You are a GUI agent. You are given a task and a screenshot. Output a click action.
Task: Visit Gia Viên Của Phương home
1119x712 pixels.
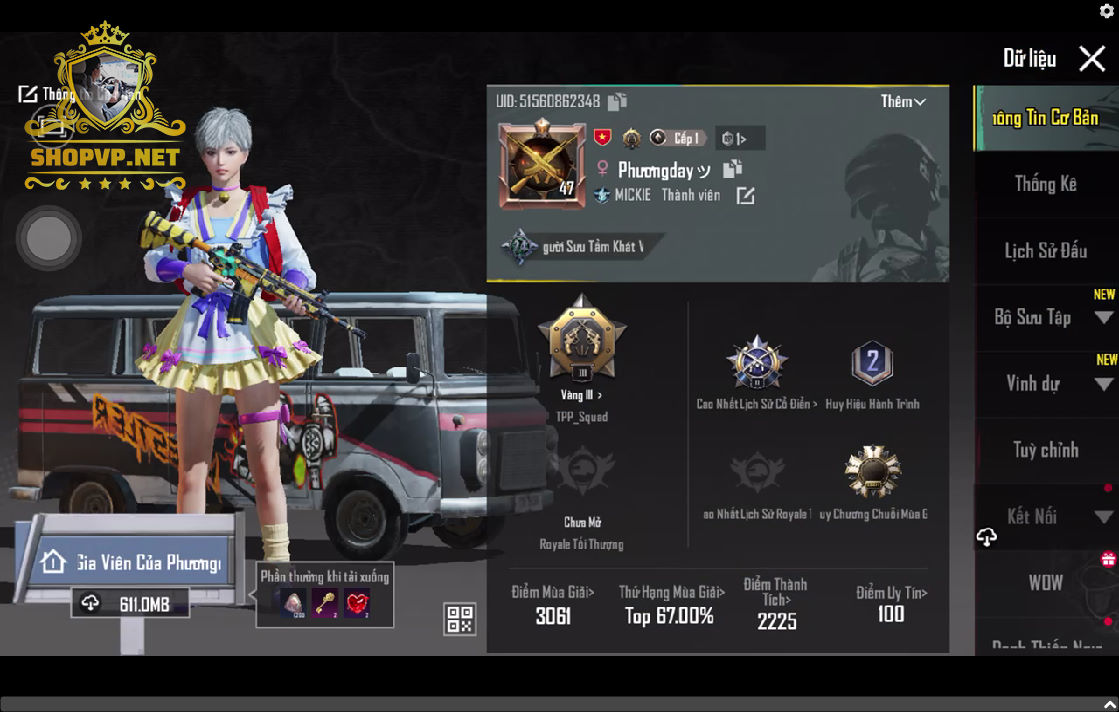(x=129, y=563)
